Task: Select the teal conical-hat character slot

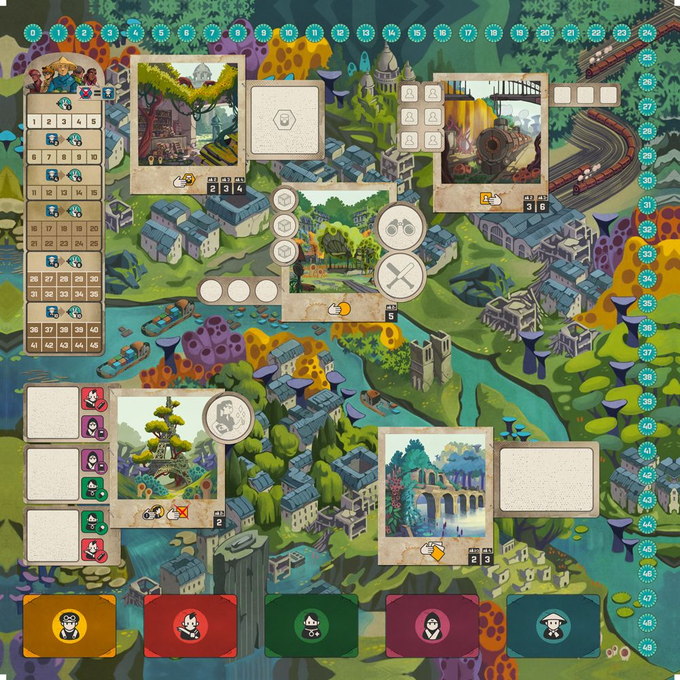Action: click(553, 626)
